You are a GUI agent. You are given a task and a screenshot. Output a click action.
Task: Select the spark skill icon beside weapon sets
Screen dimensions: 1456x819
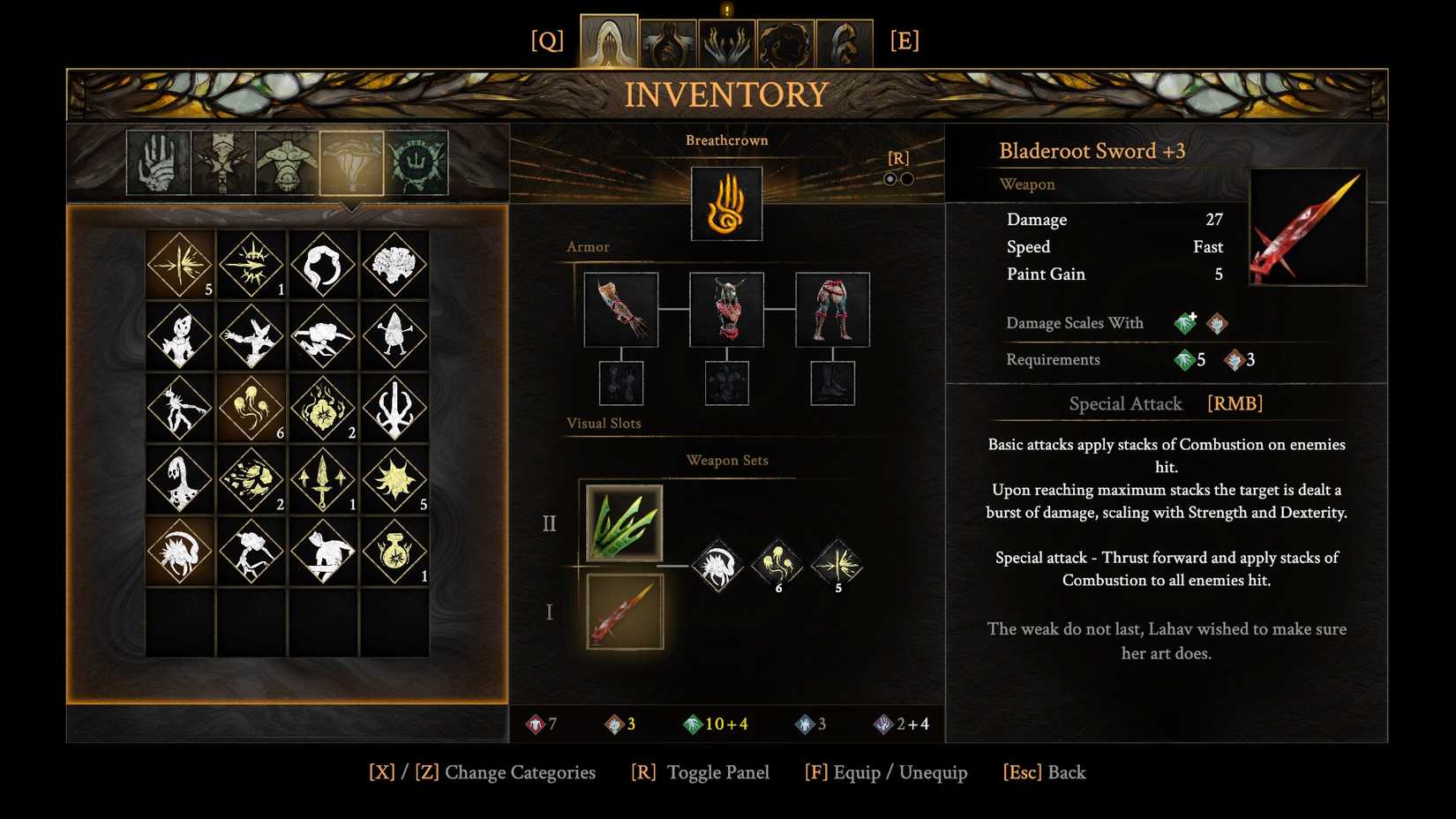click(x=837, y=565)
